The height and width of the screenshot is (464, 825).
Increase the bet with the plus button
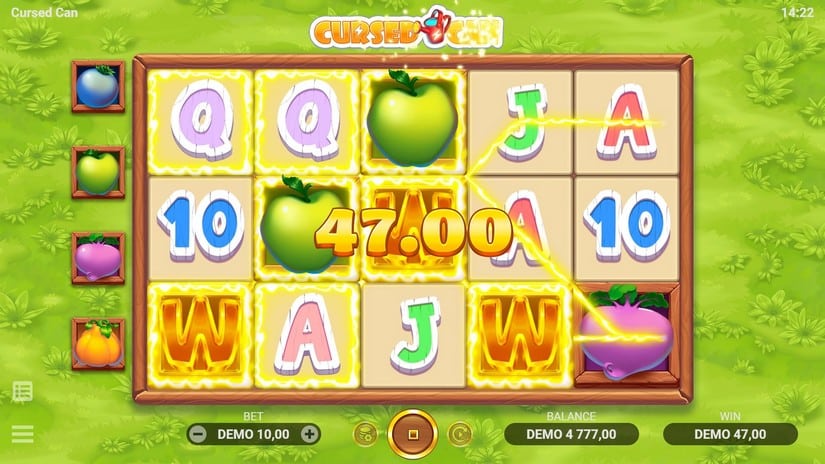tap(310, 434)
